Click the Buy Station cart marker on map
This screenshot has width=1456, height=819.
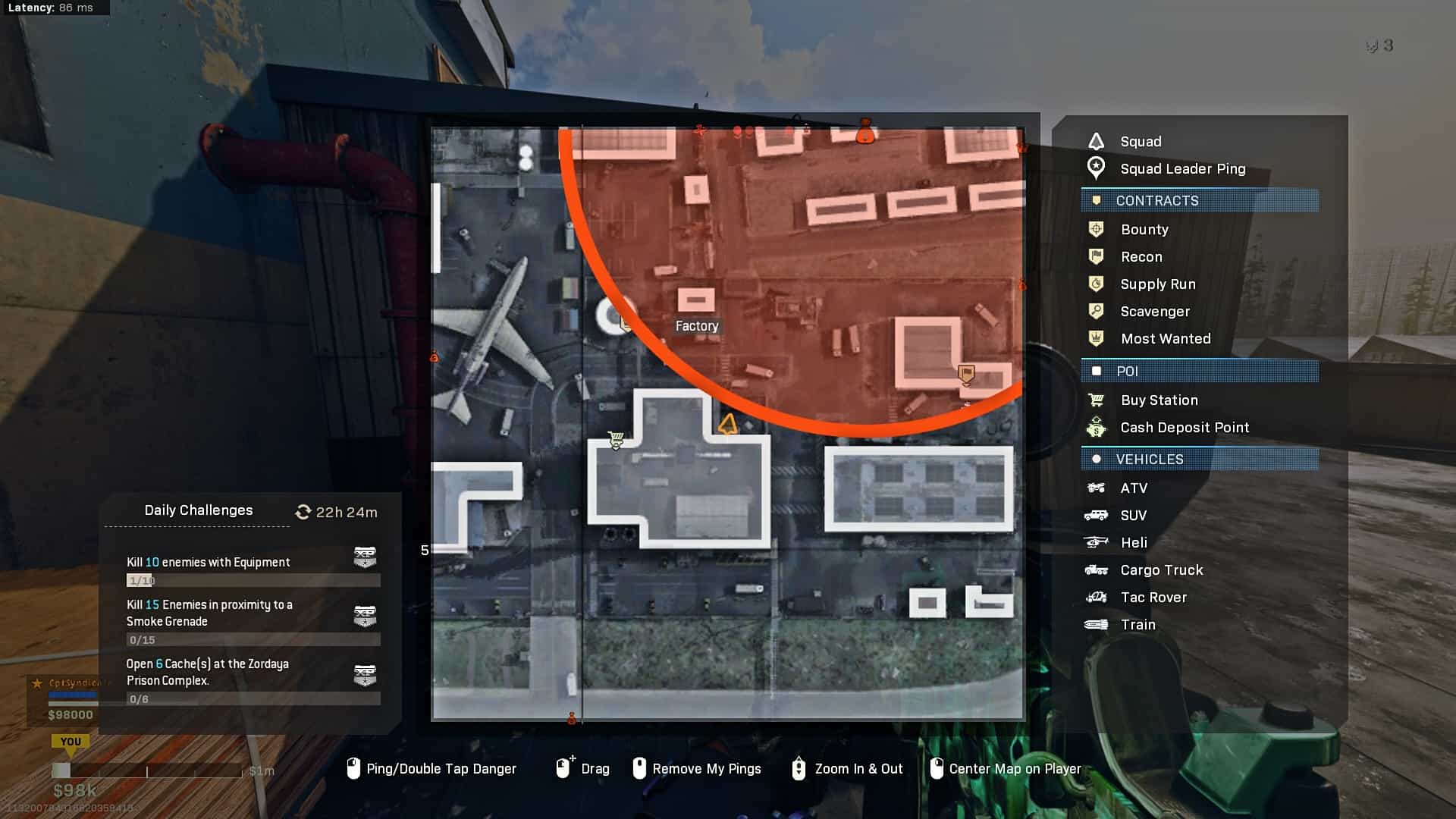[x=616, y=440]
